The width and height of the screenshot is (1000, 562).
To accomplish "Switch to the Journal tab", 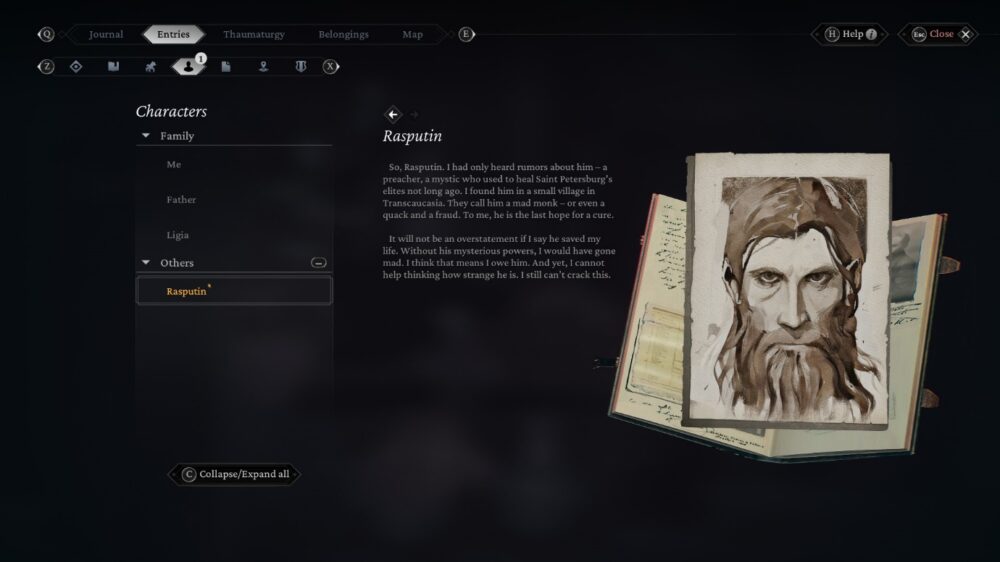I will (106, 34).
